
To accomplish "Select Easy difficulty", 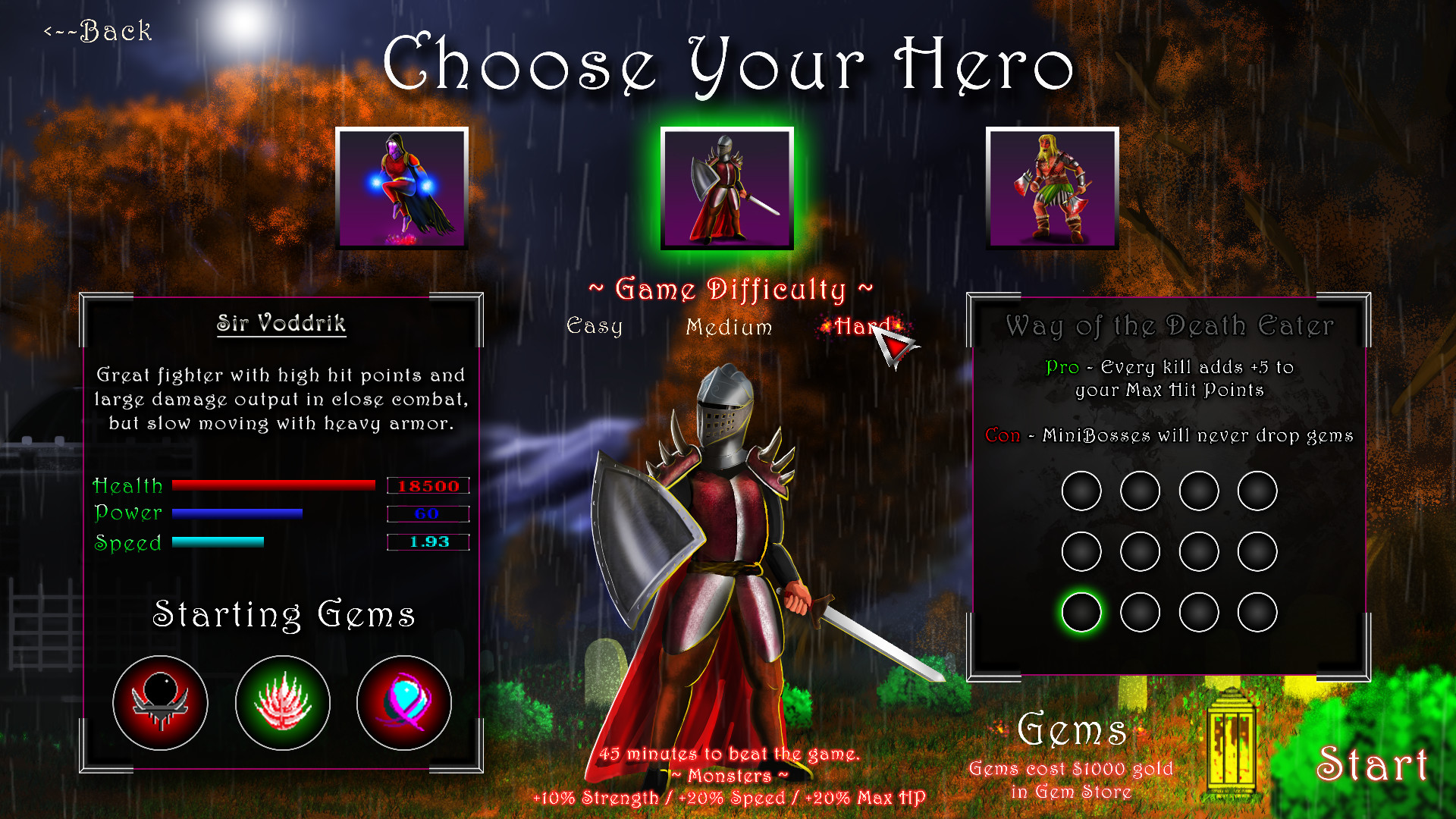I will click(596, 328).
